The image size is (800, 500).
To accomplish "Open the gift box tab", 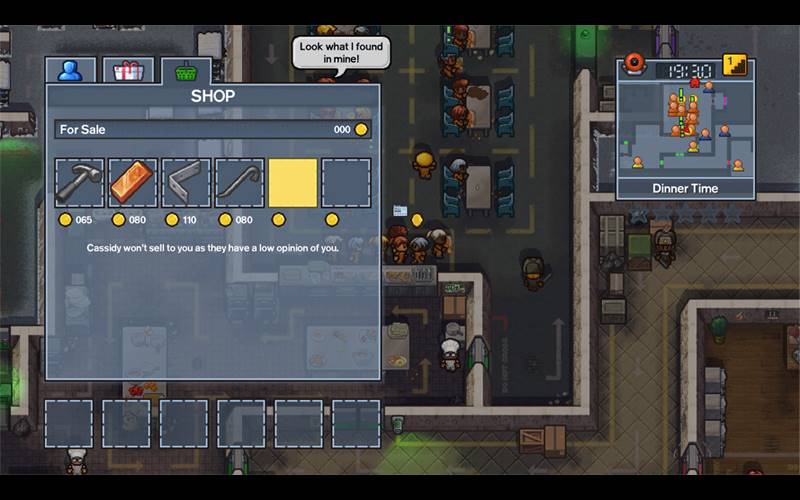I will [x=128, y=71].
